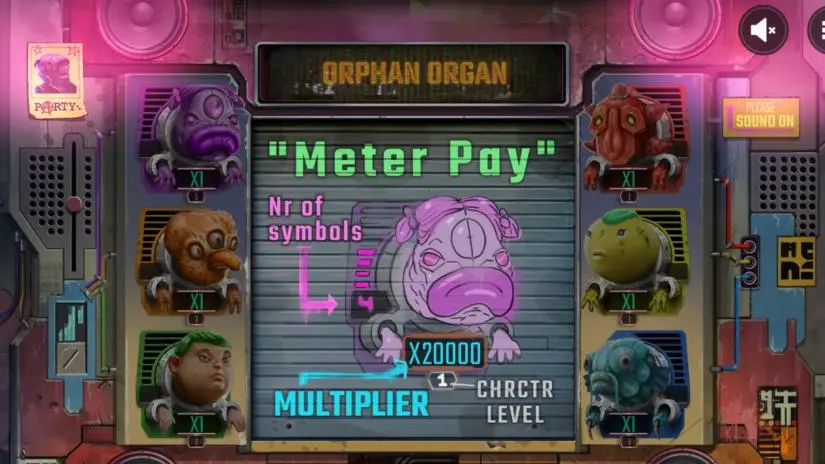Screen dimensions: 825x464
Task: Open the hamburger menu at the screen edge
Action: pos(818,30)
